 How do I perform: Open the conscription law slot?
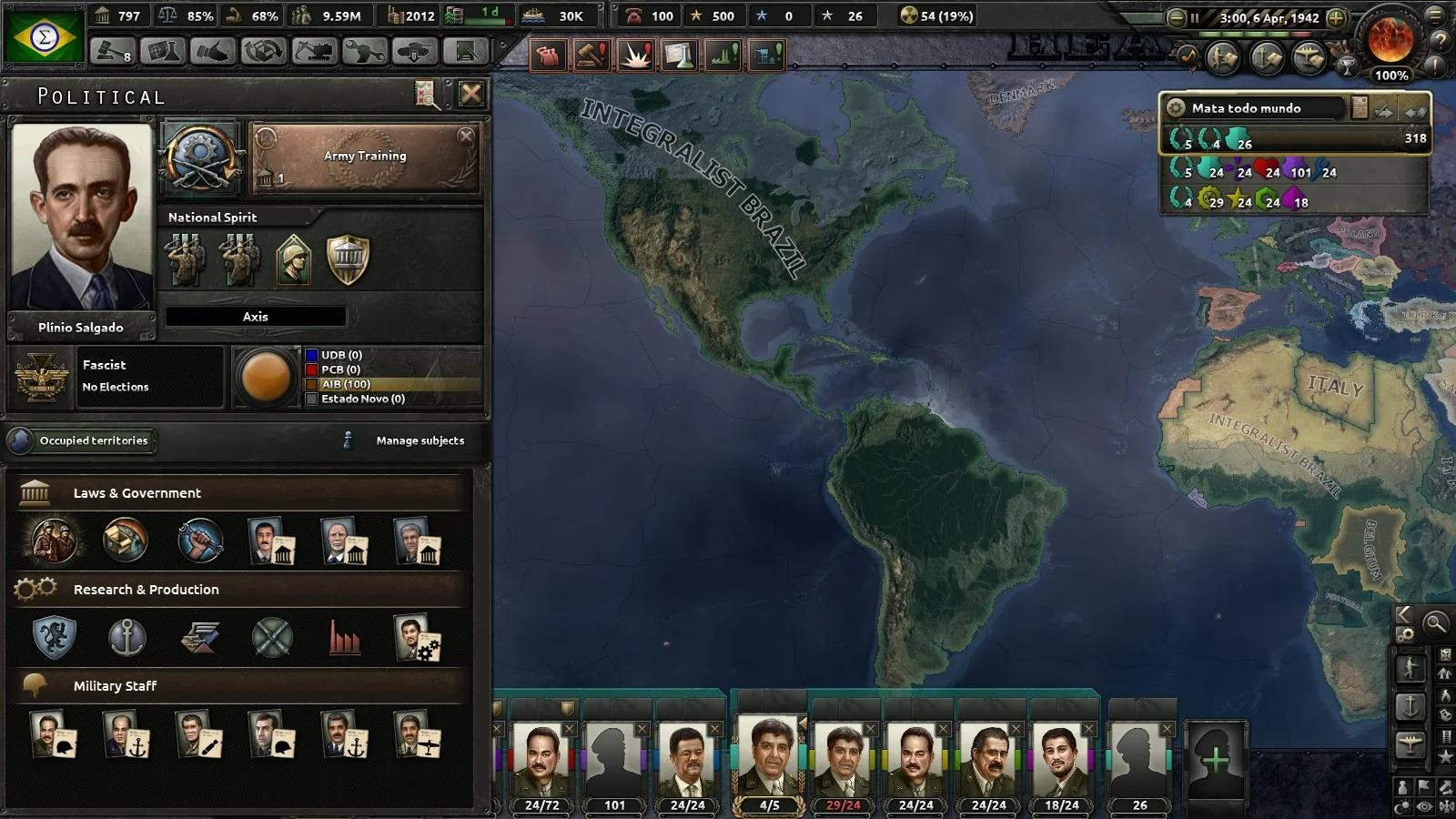click(x=54, y=541)
